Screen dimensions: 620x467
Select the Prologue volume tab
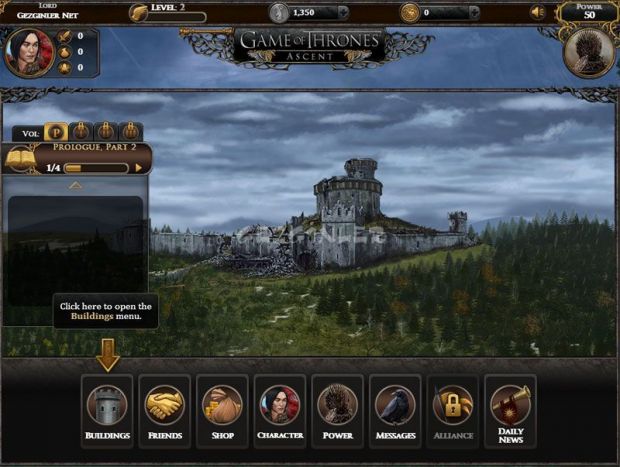pos(57,132)
